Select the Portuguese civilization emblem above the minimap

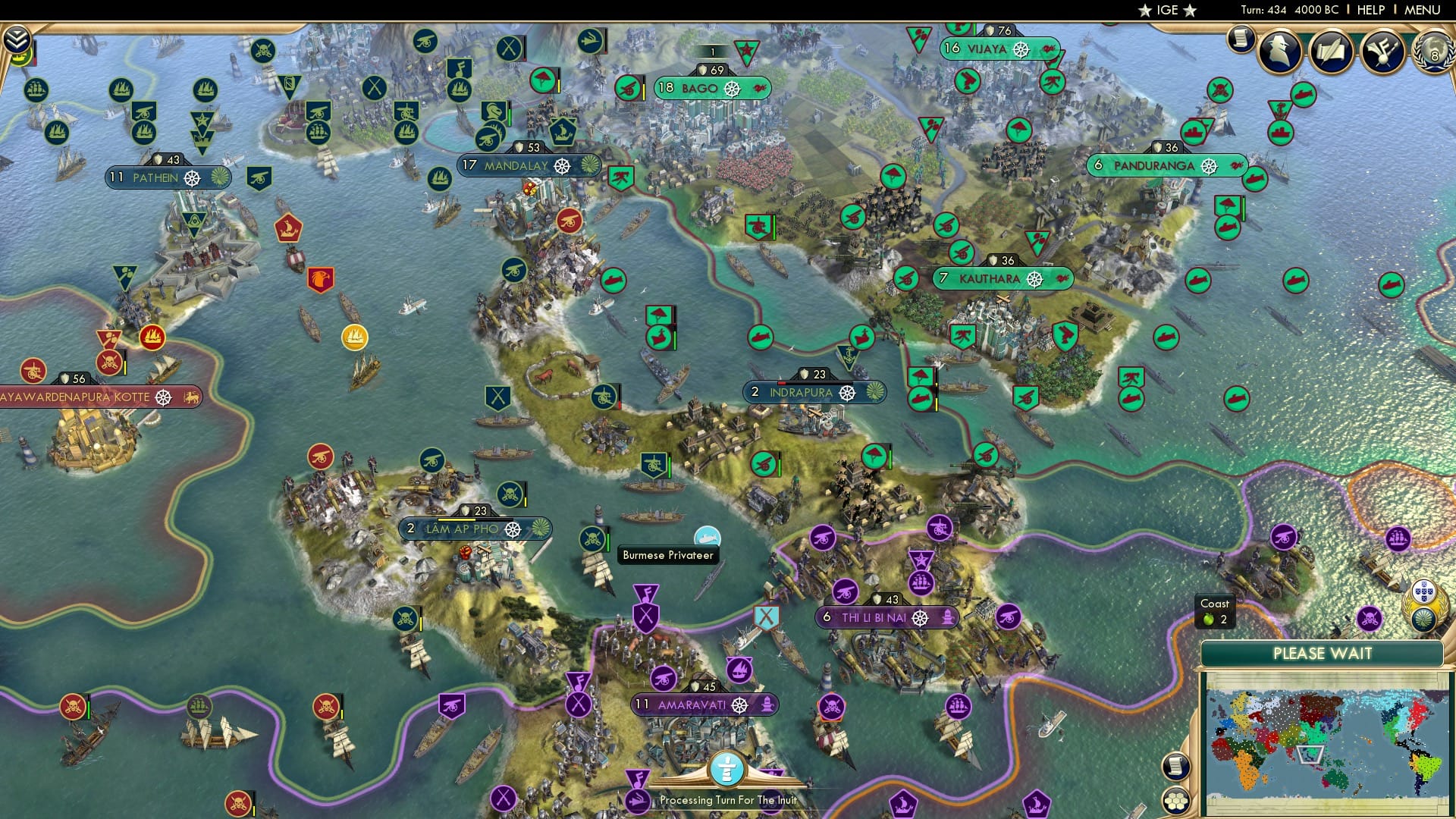(x=1425, y=592)
